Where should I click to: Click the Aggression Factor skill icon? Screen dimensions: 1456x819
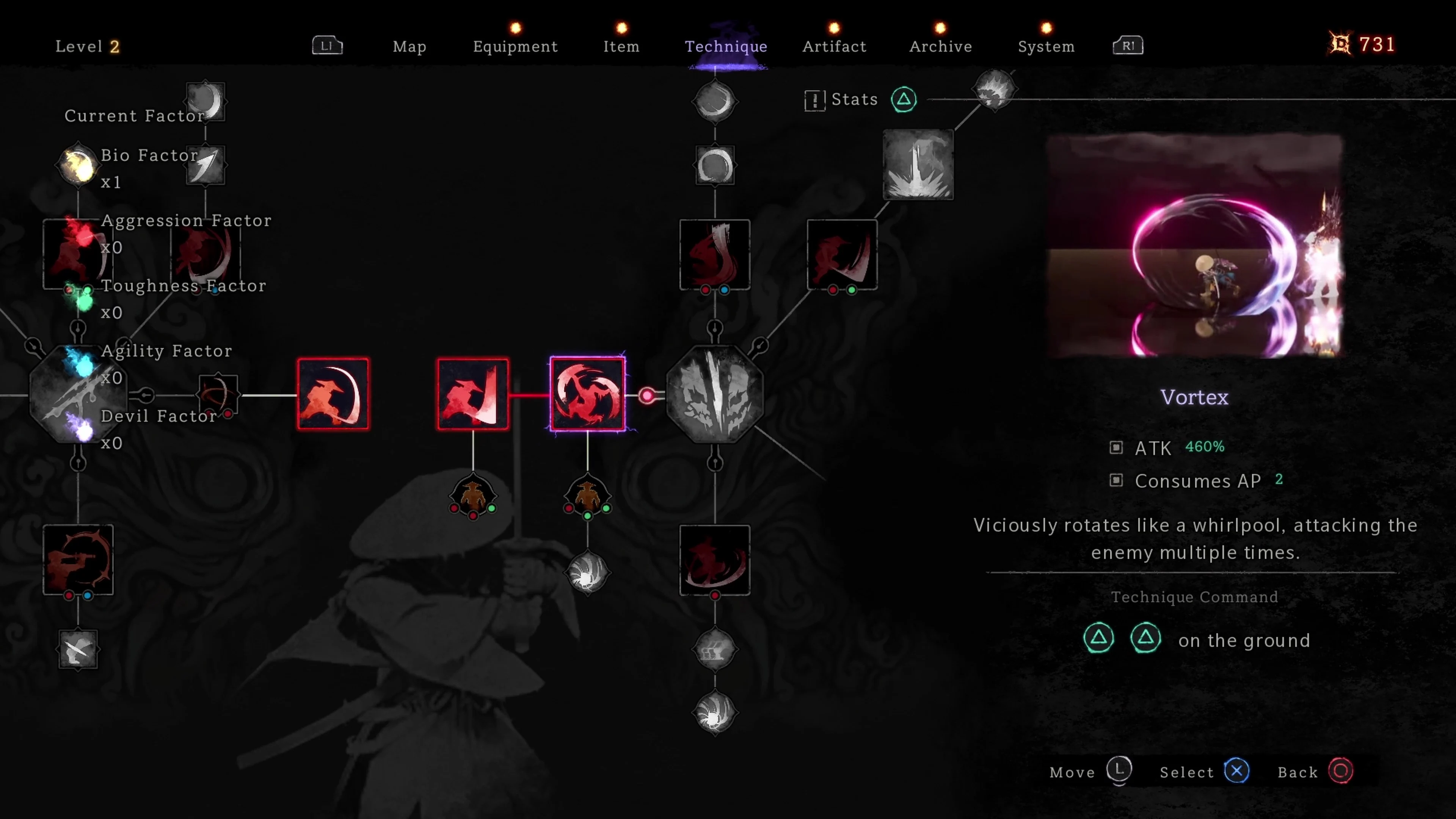(77, 253)
